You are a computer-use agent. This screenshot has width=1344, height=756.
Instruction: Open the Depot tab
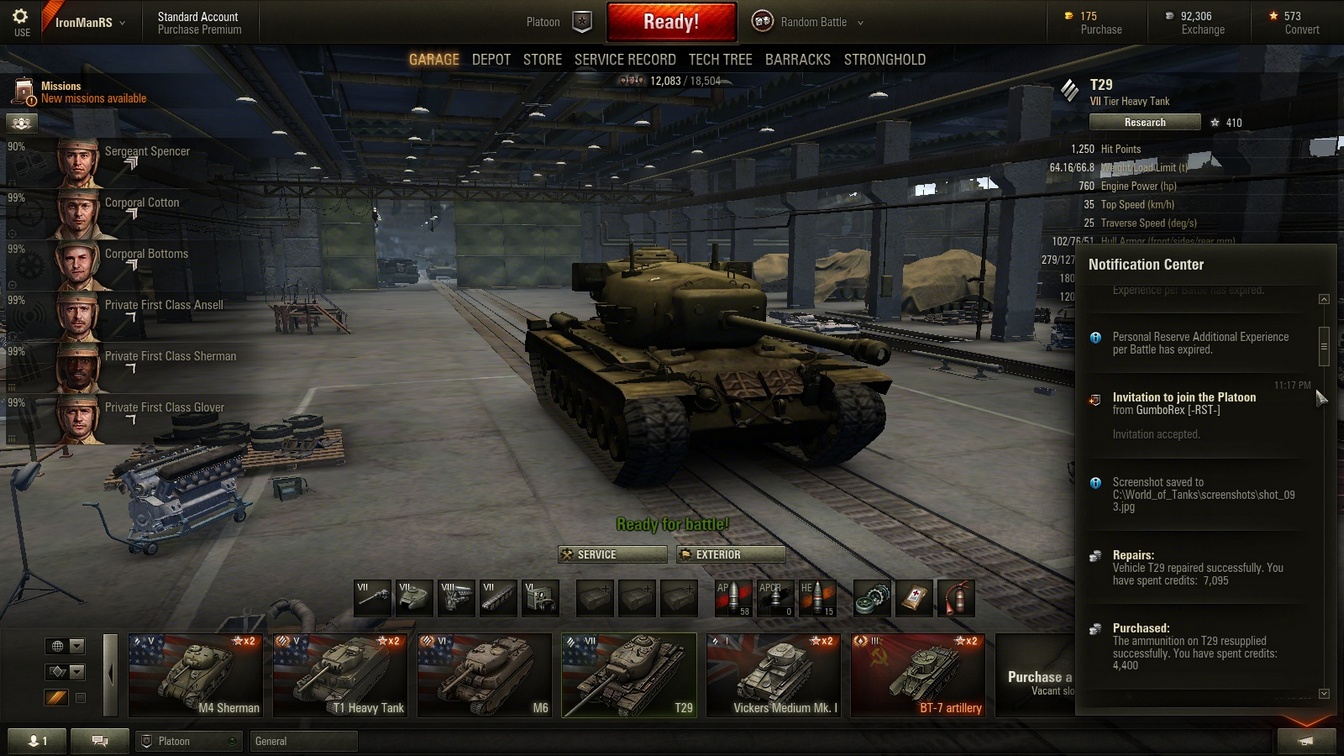[x=491, y=60]
